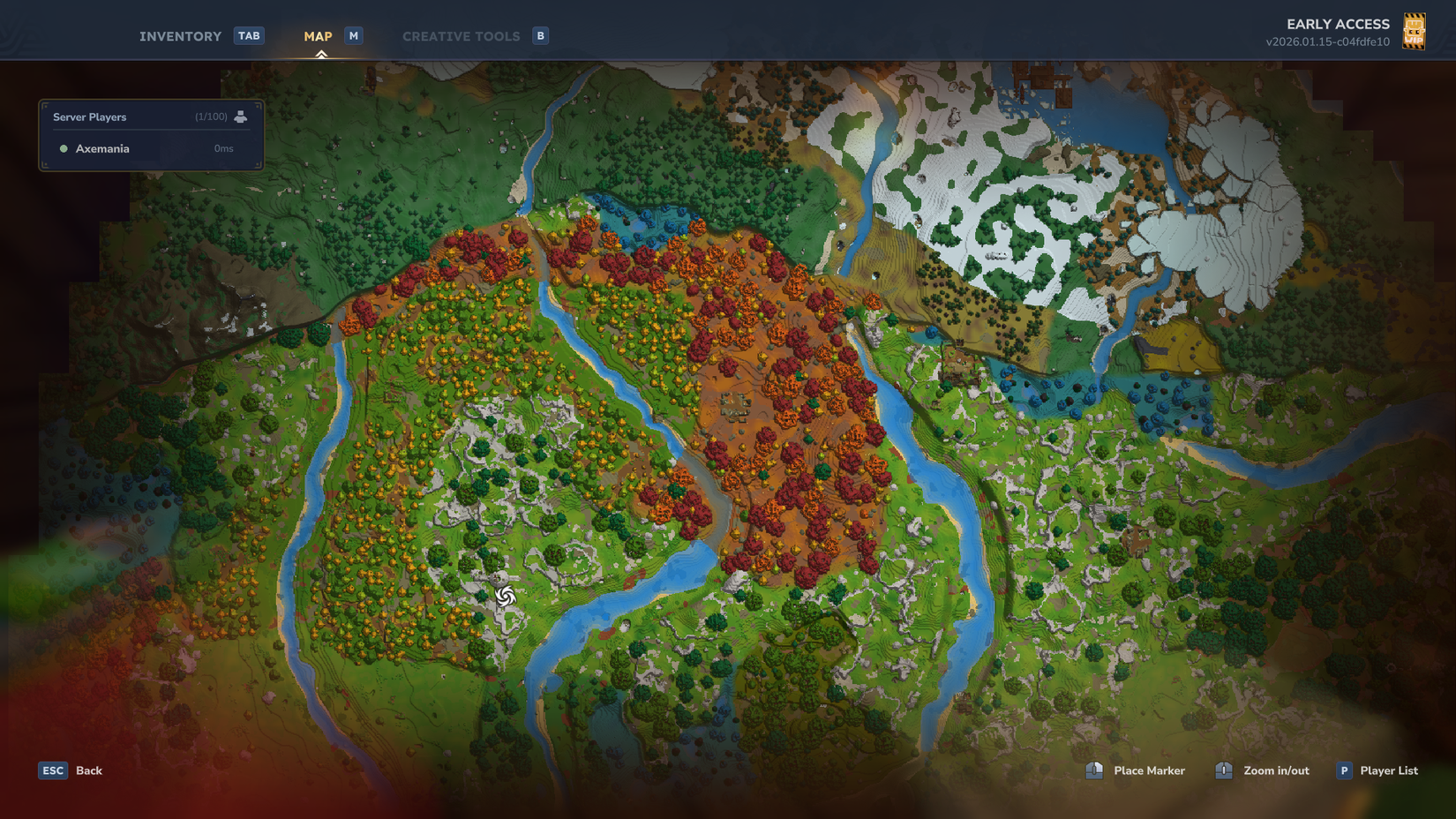Viewport: 1456px width, 819px height.
Task: Click the M key badge beside Map
Action: [x=353, y=35]
